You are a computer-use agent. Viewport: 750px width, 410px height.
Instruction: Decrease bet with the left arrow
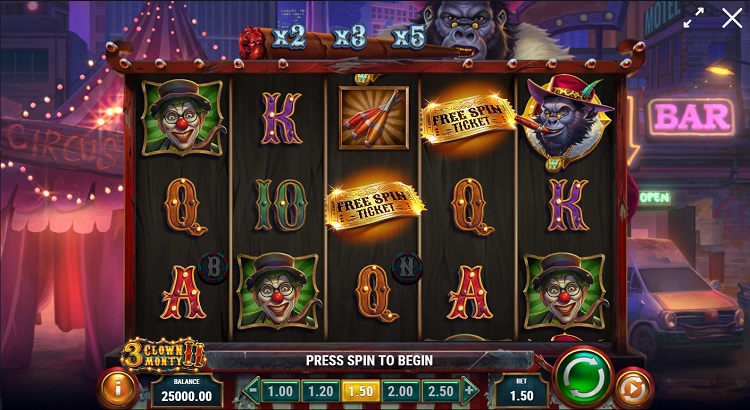251,391
